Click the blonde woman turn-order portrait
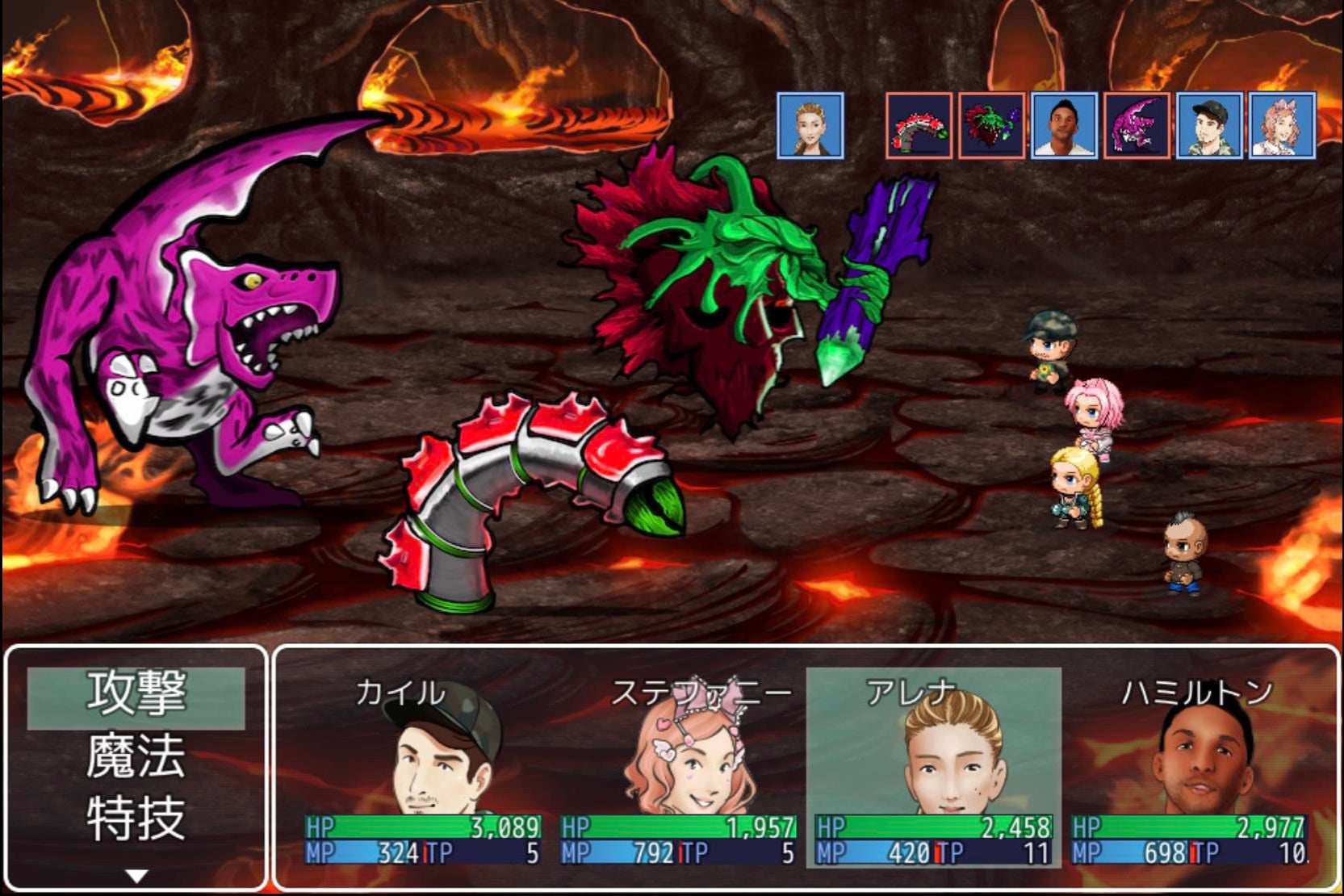1344x896 pixels. coord(810,125)
